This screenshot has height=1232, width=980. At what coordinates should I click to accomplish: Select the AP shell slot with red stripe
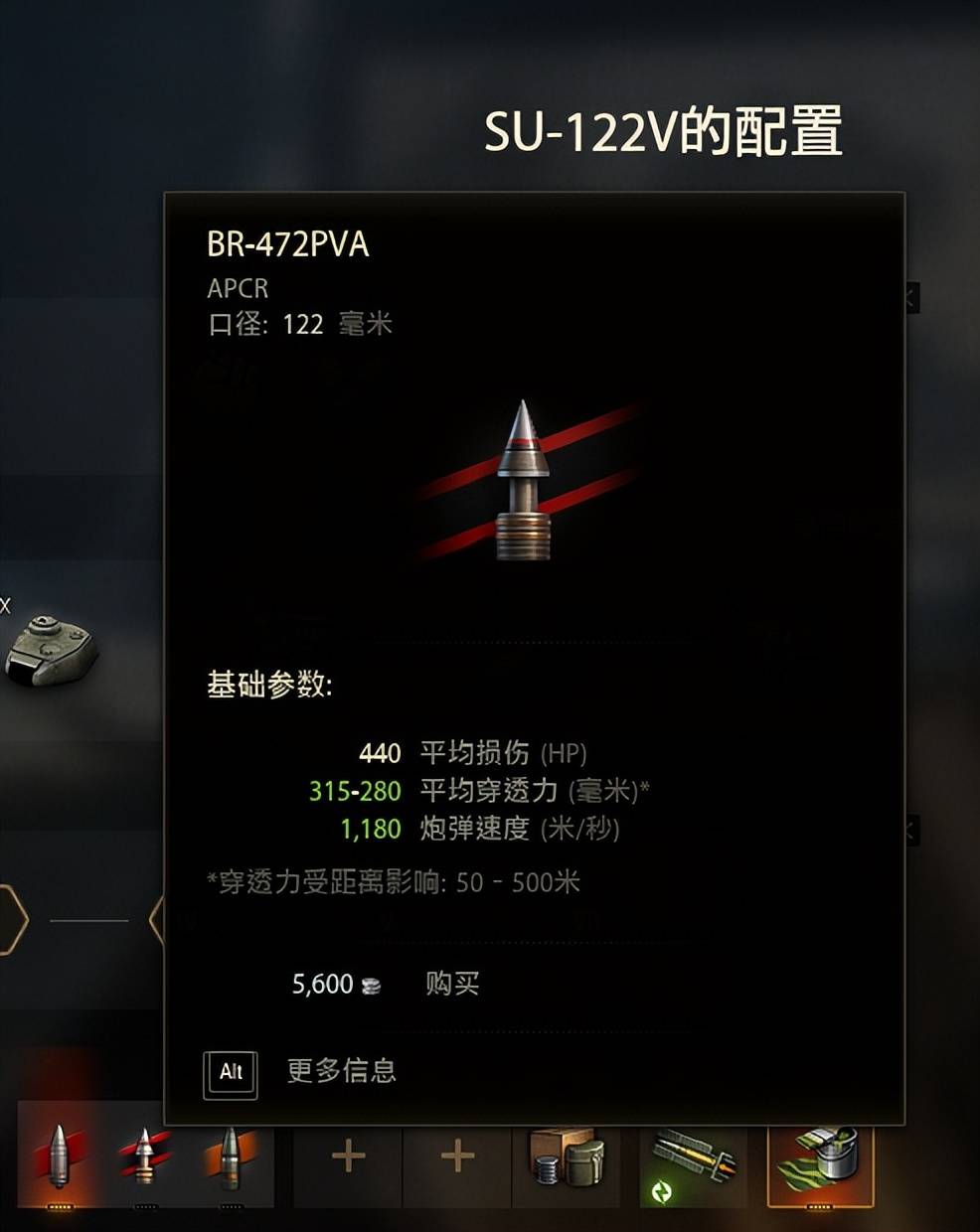pos(59,1156)
